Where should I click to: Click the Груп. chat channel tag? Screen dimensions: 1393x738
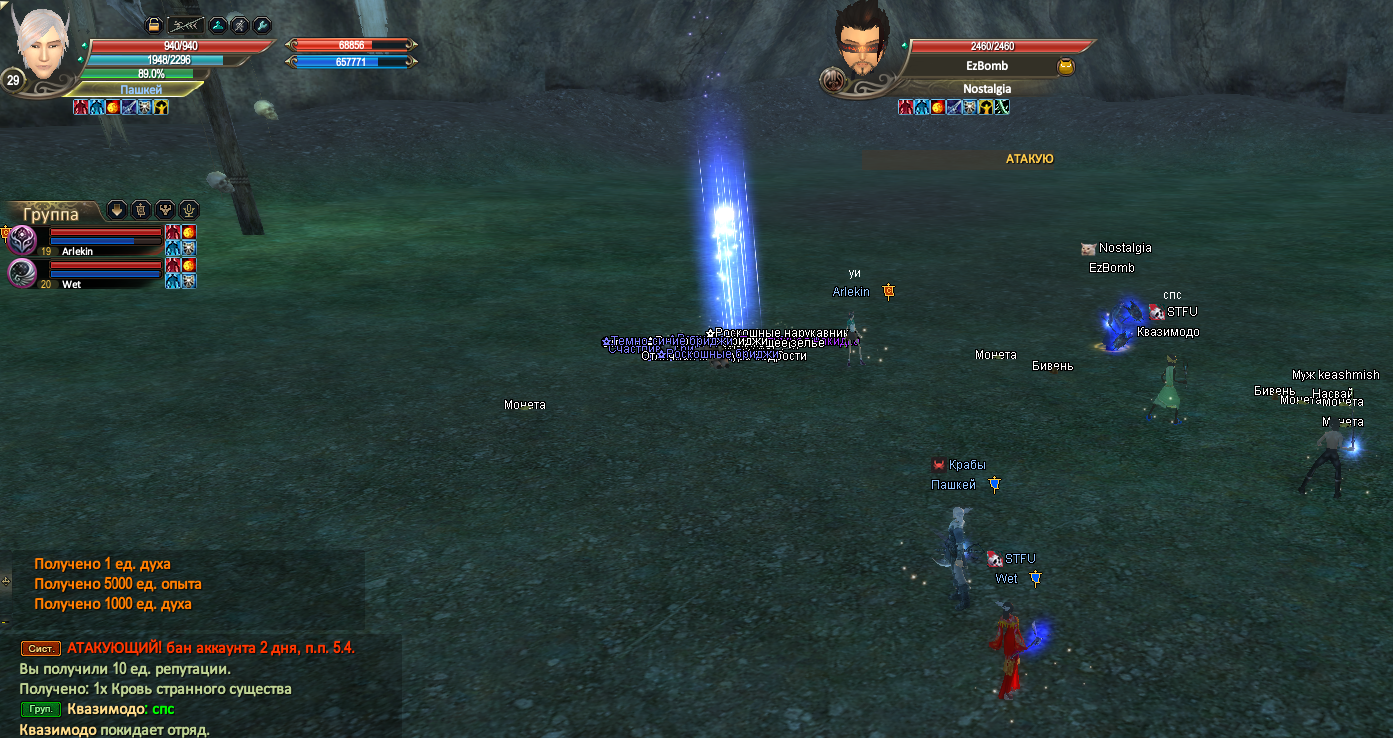pos(40,710)
